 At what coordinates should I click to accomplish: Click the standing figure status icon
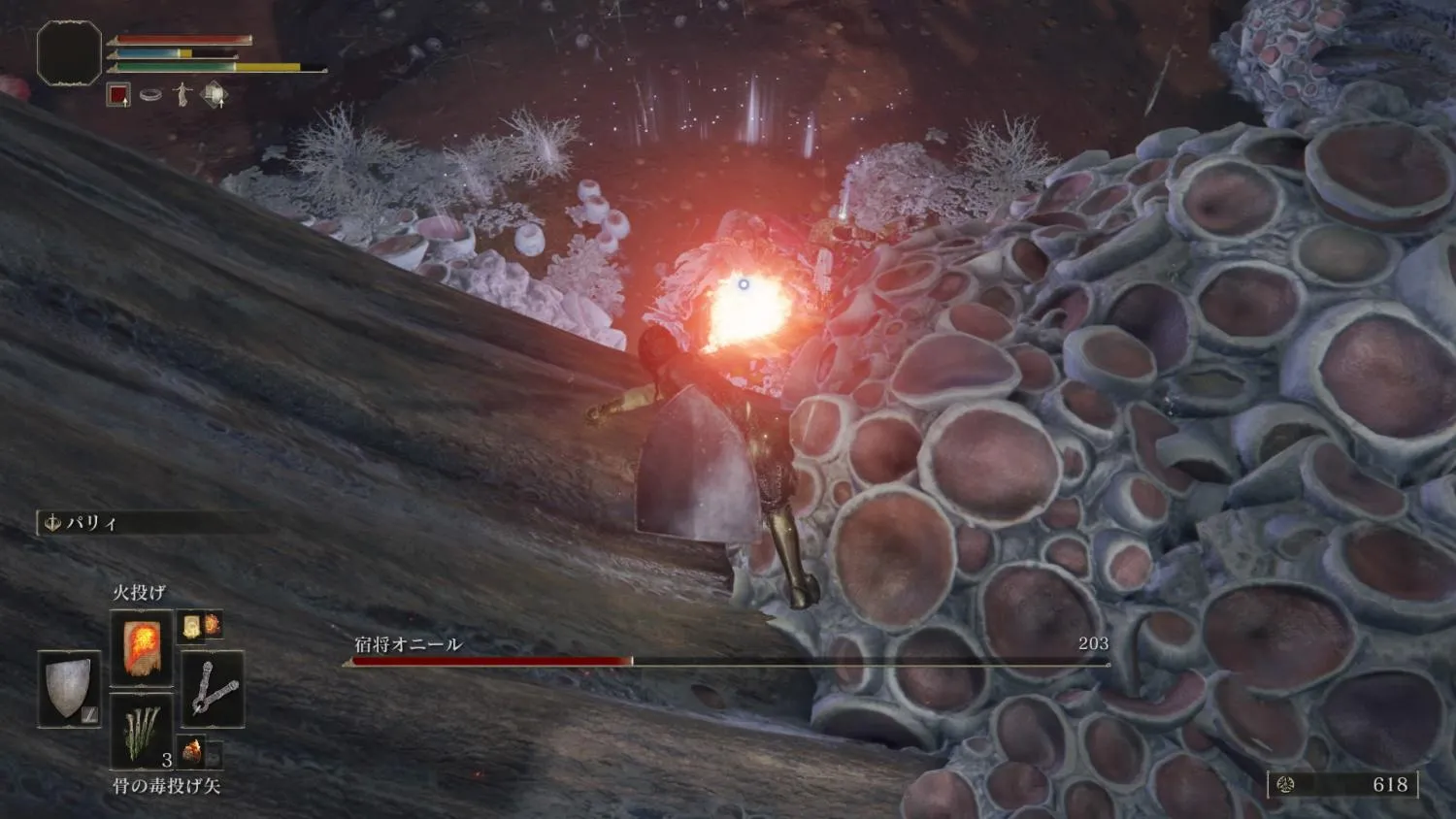[x=182, y=95]
